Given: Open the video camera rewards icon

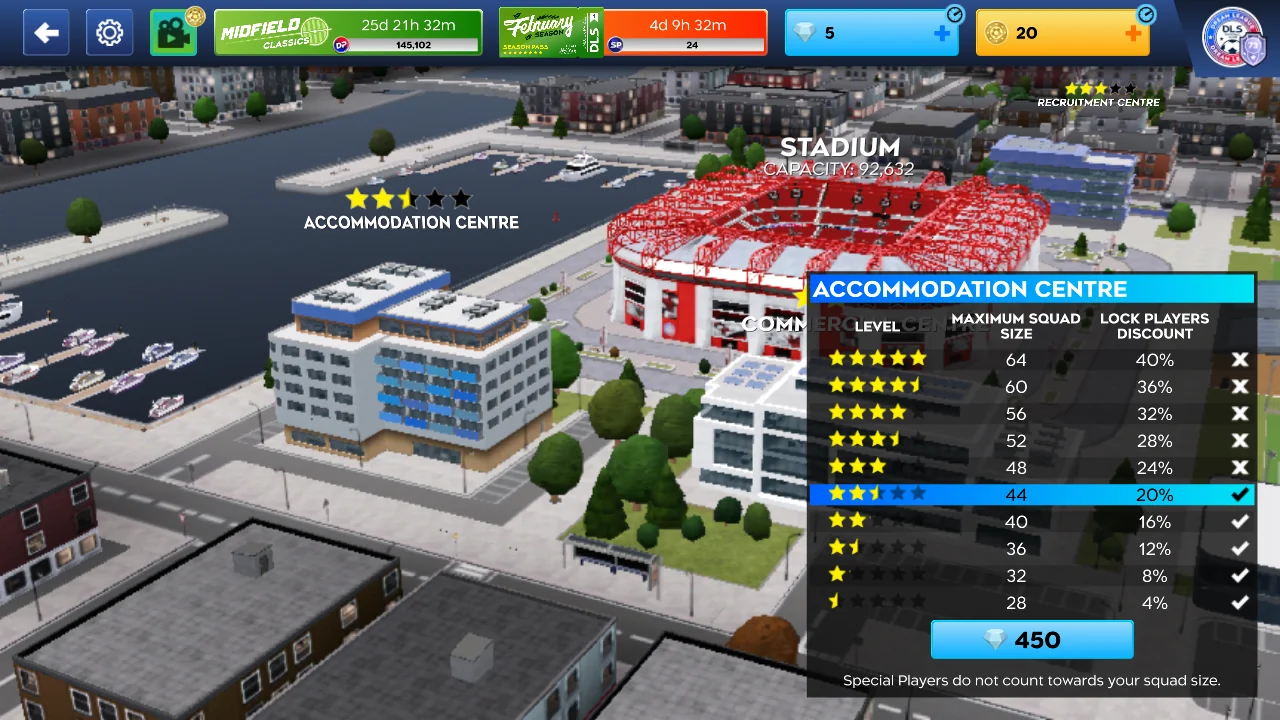Looking at the screenshot, I should [x=173, y=33].
